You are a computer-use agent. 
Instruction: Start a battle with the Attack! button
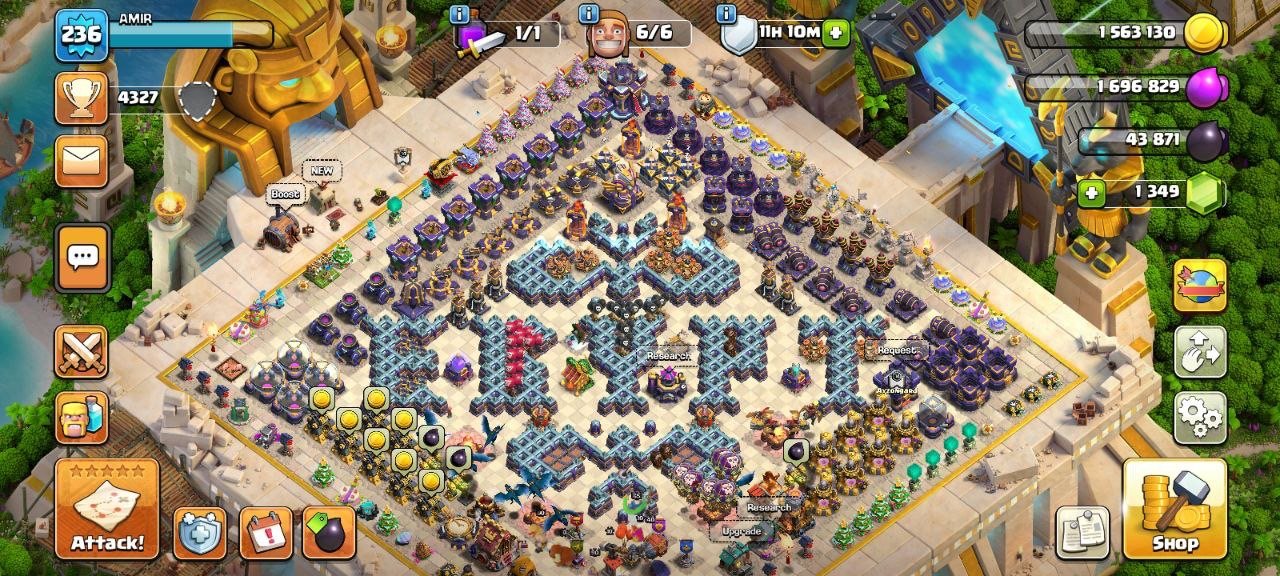tap(107, 509)
